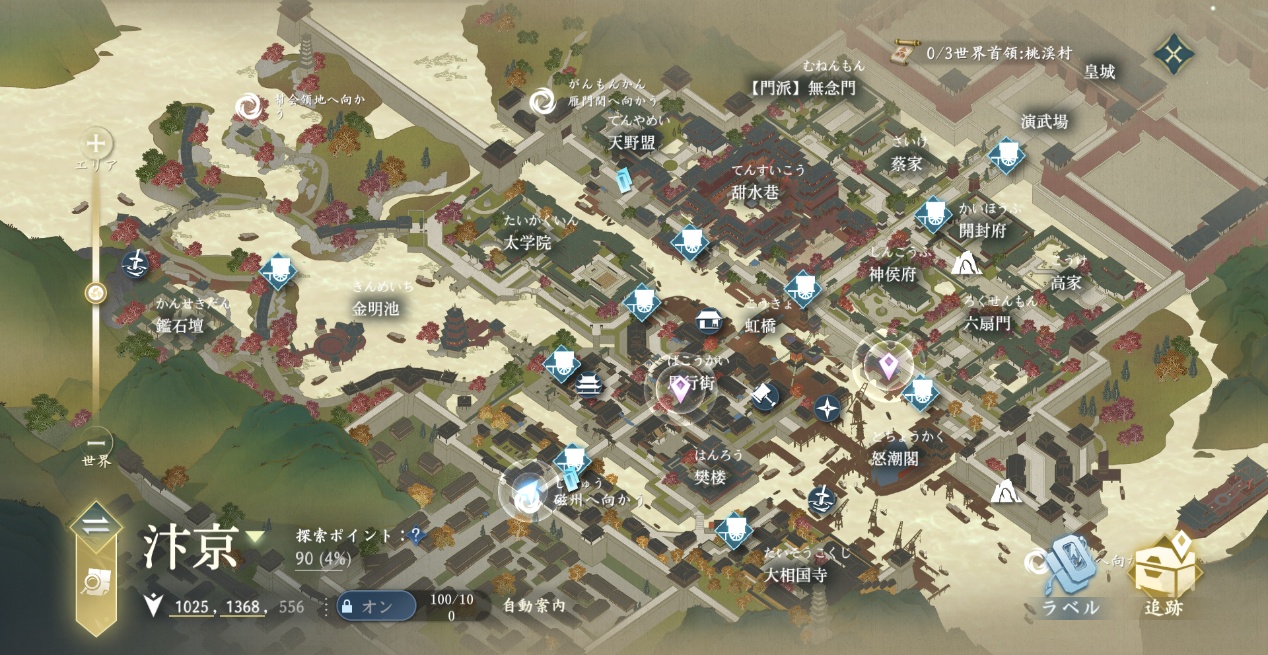Toggle the オン lock switch

[x=375, y=605]
